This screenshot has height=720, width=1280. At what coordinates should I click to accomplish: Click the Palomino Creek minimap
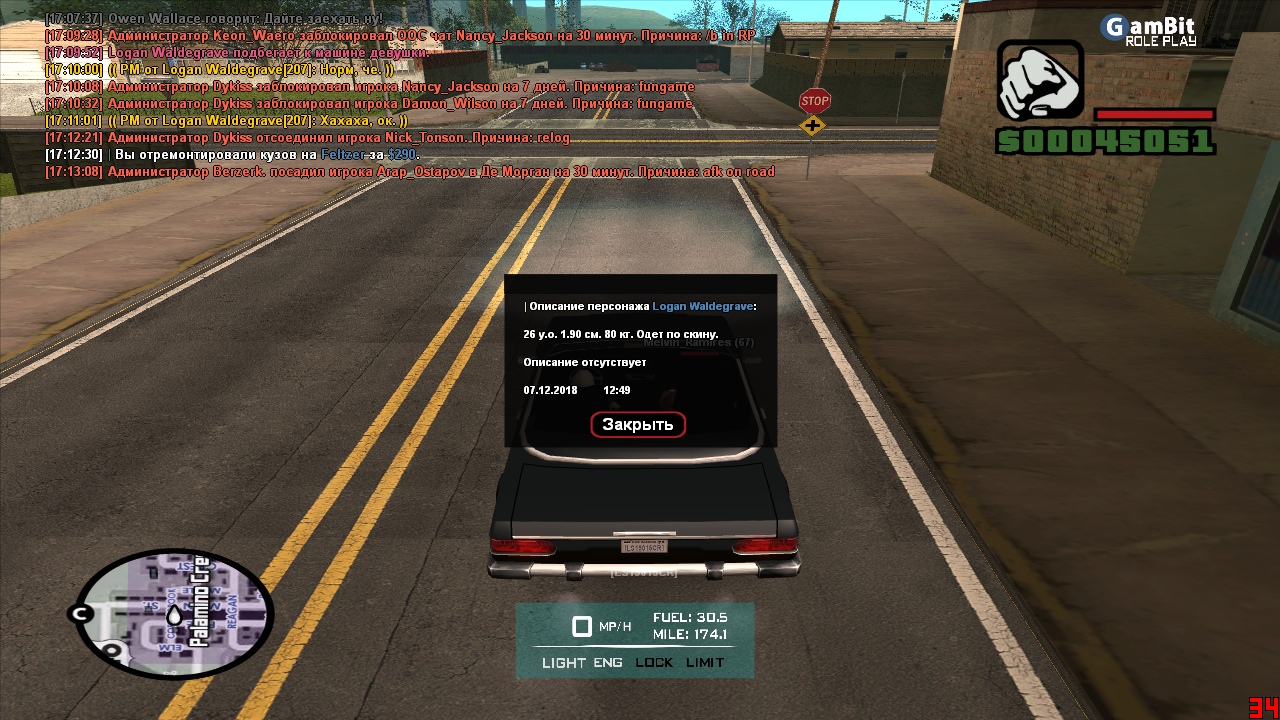coord(174,612)
